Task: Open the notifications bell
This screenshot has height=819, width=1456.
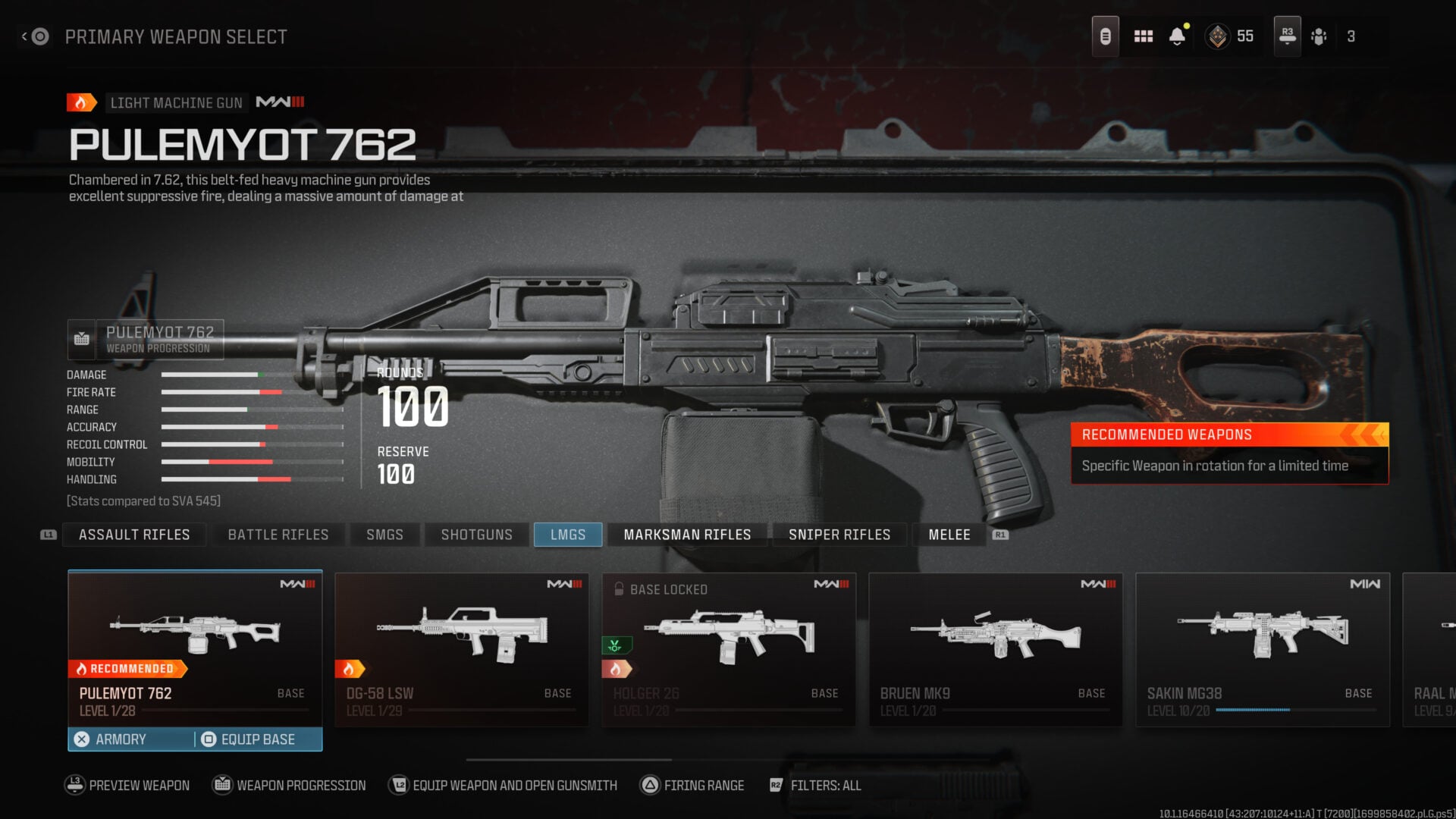Action: pos(1177,36)
